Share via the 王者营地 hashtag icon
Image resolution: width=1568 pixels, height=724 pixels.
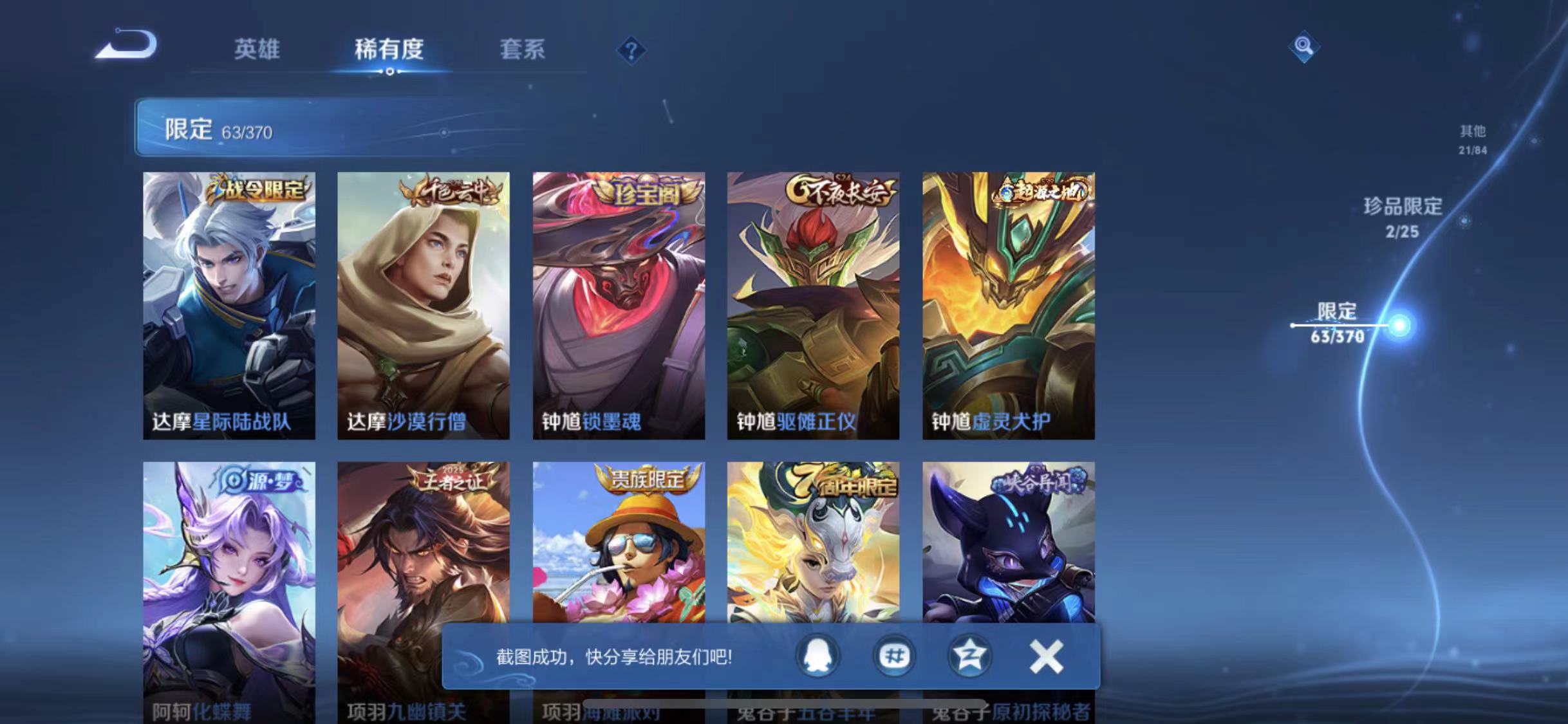pos(893,654)
